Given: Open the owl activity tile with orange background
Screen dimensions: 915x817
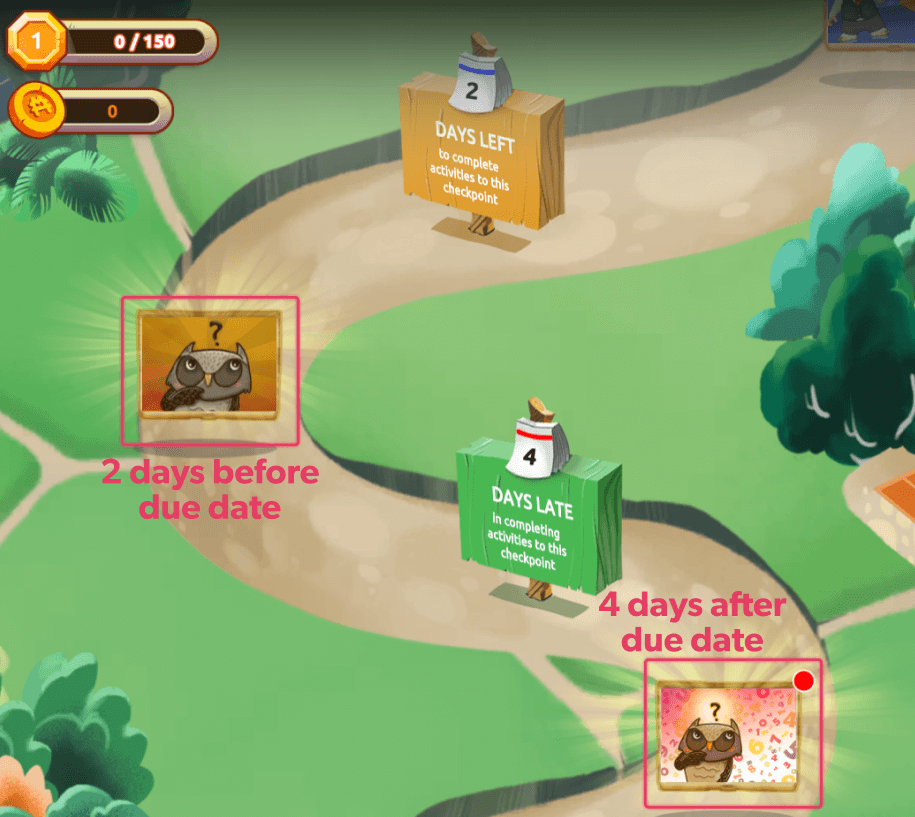Looking at the screenshot, I should pyautogui.click(x=209, y=365).
